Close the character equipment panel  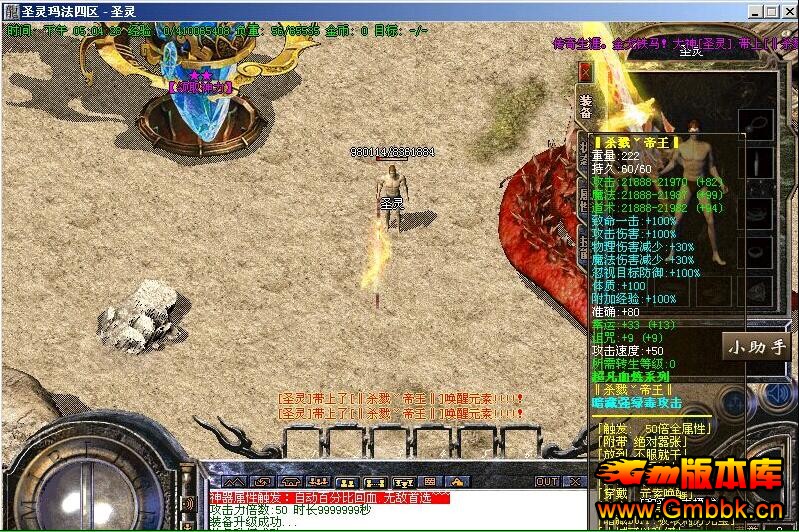pyautogui.click(x=586, y=73)
